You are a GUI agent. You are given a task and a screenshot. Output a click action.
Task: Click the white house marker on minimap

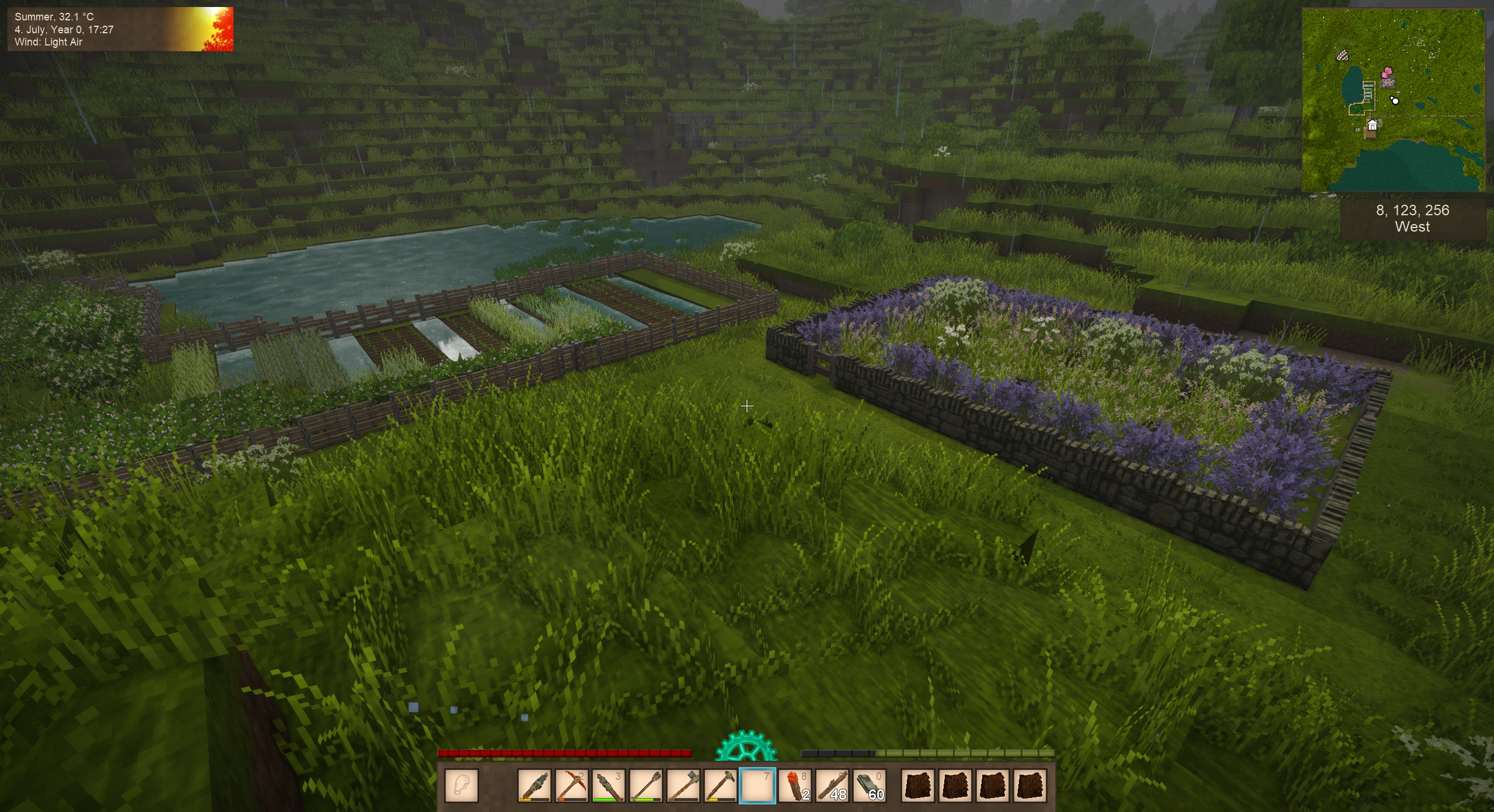[1373, 125]
